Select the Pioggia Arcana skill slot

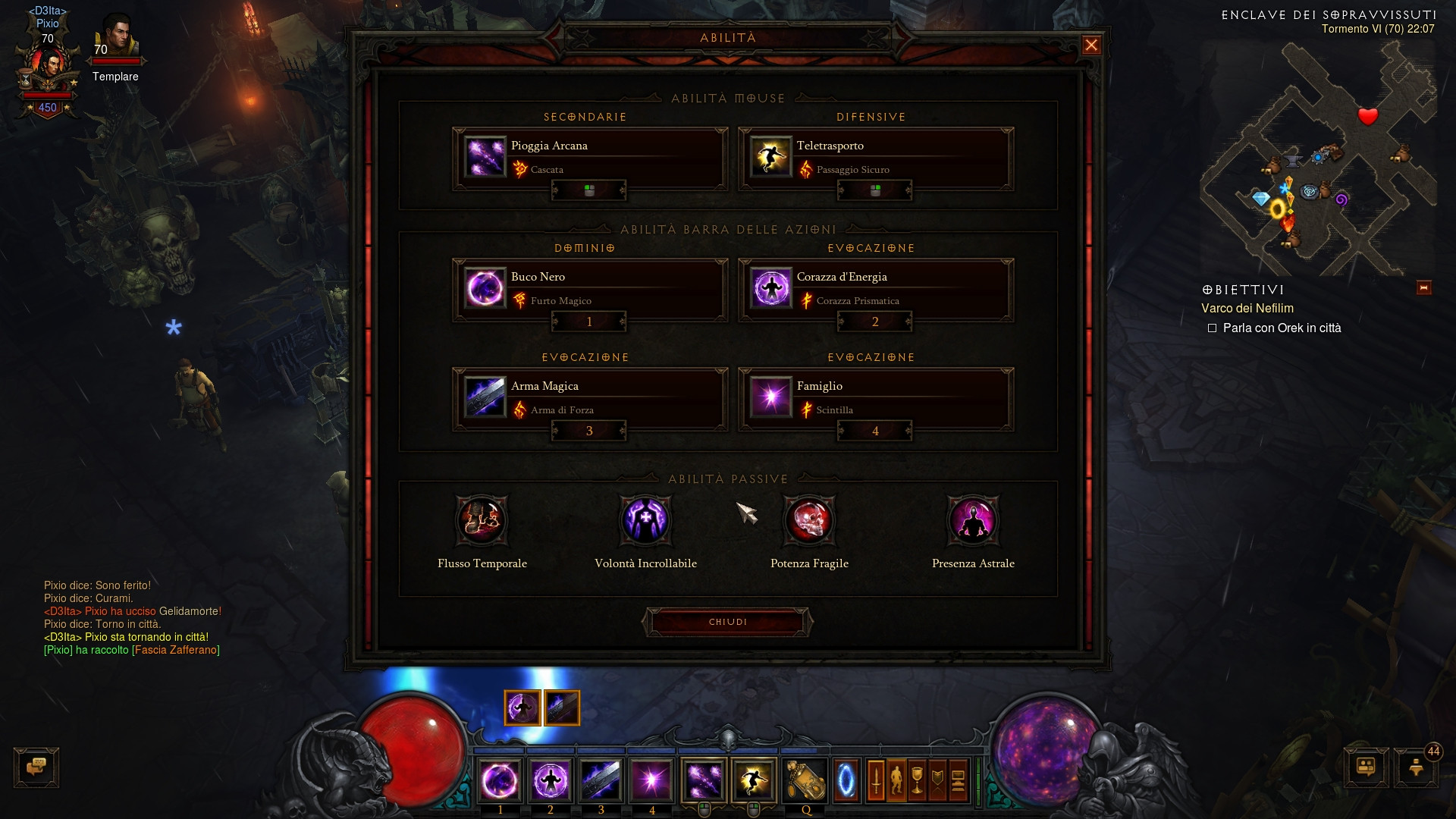(589, 157)
